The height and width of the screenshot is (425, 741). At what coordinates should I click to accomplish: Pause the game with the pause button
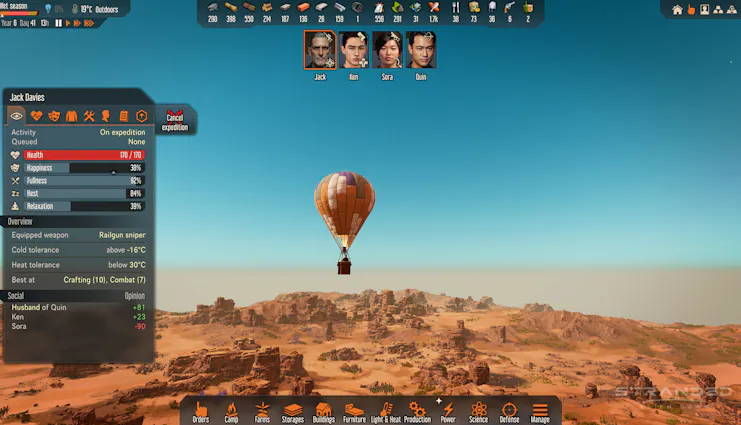click(58, 22)
